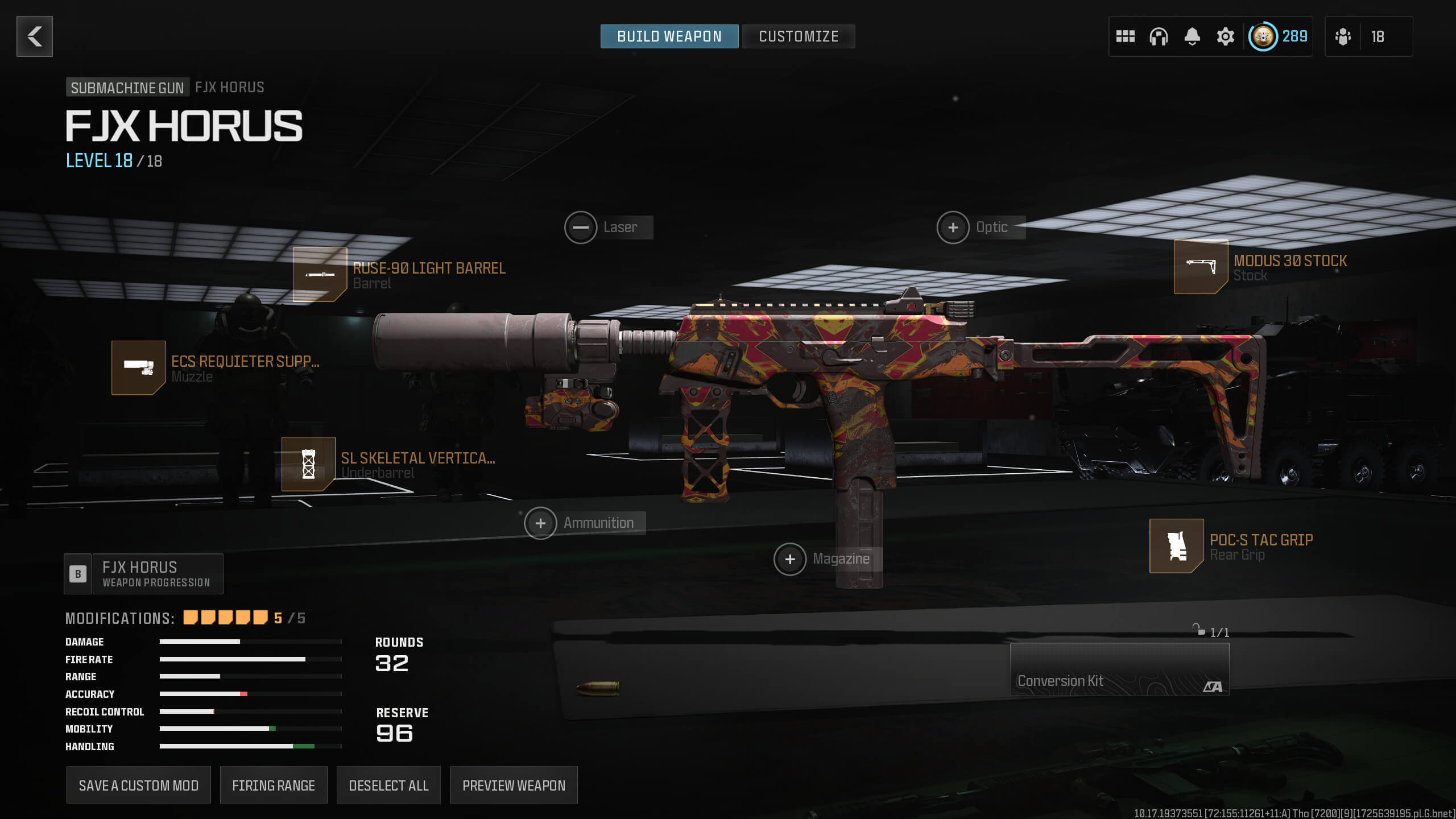Select the ECS Requieter Suppressor muzzle slot
The height and width of the screenshot is (819, 1456).
coord(139,368)
